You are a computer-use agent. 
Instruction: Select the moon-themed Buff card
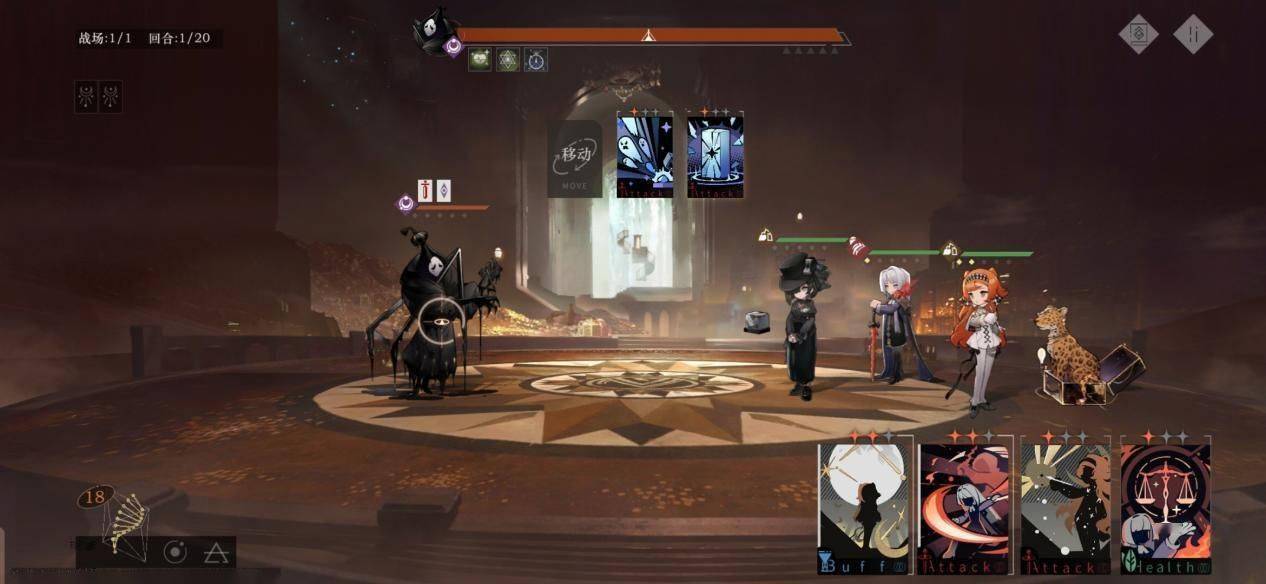click(864, 507)
